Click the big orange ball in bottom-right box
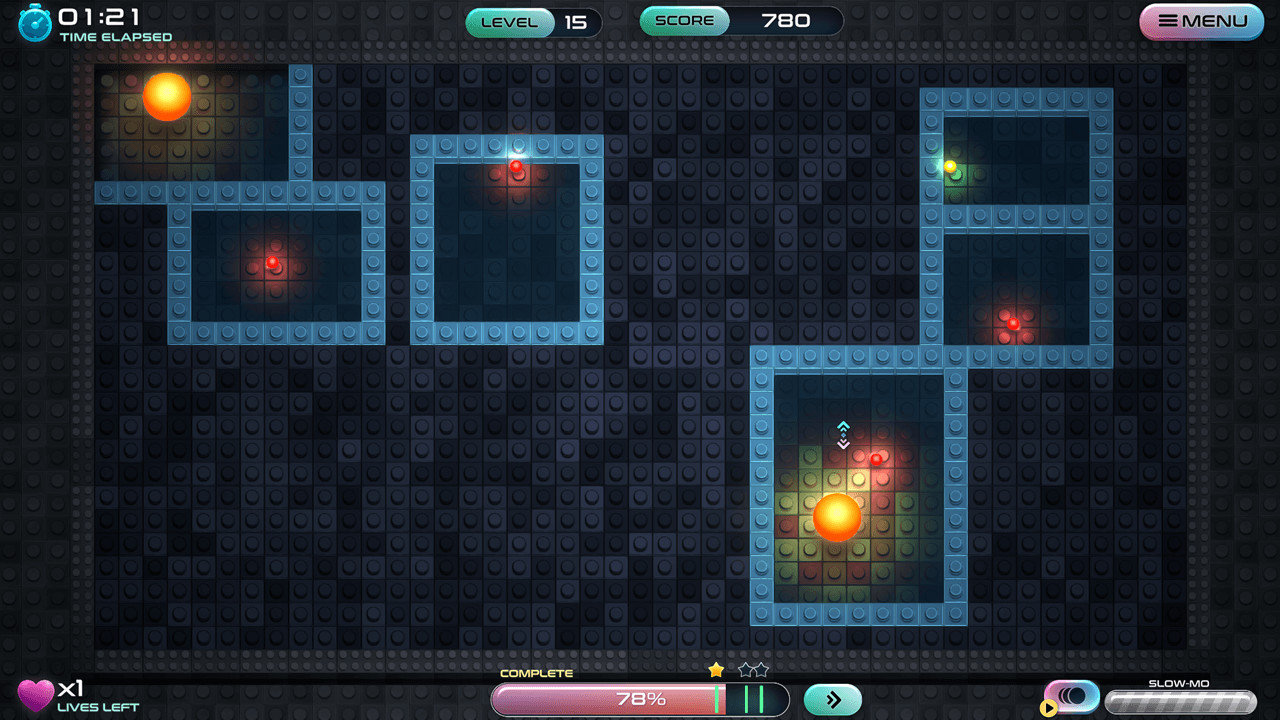This screenshot has width=1280, height=720. click(837, 518)
